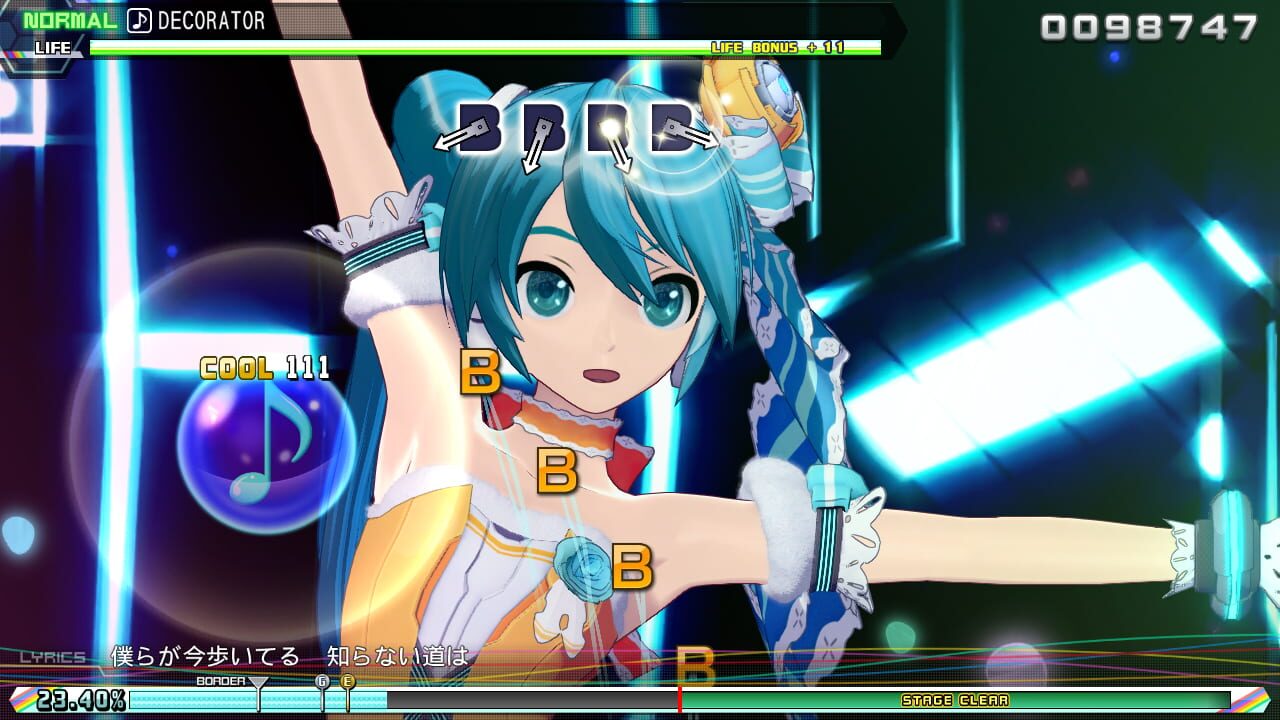Click the G marker above the progress bar
Screen dimensions: 1280x720
click(321, 682)
